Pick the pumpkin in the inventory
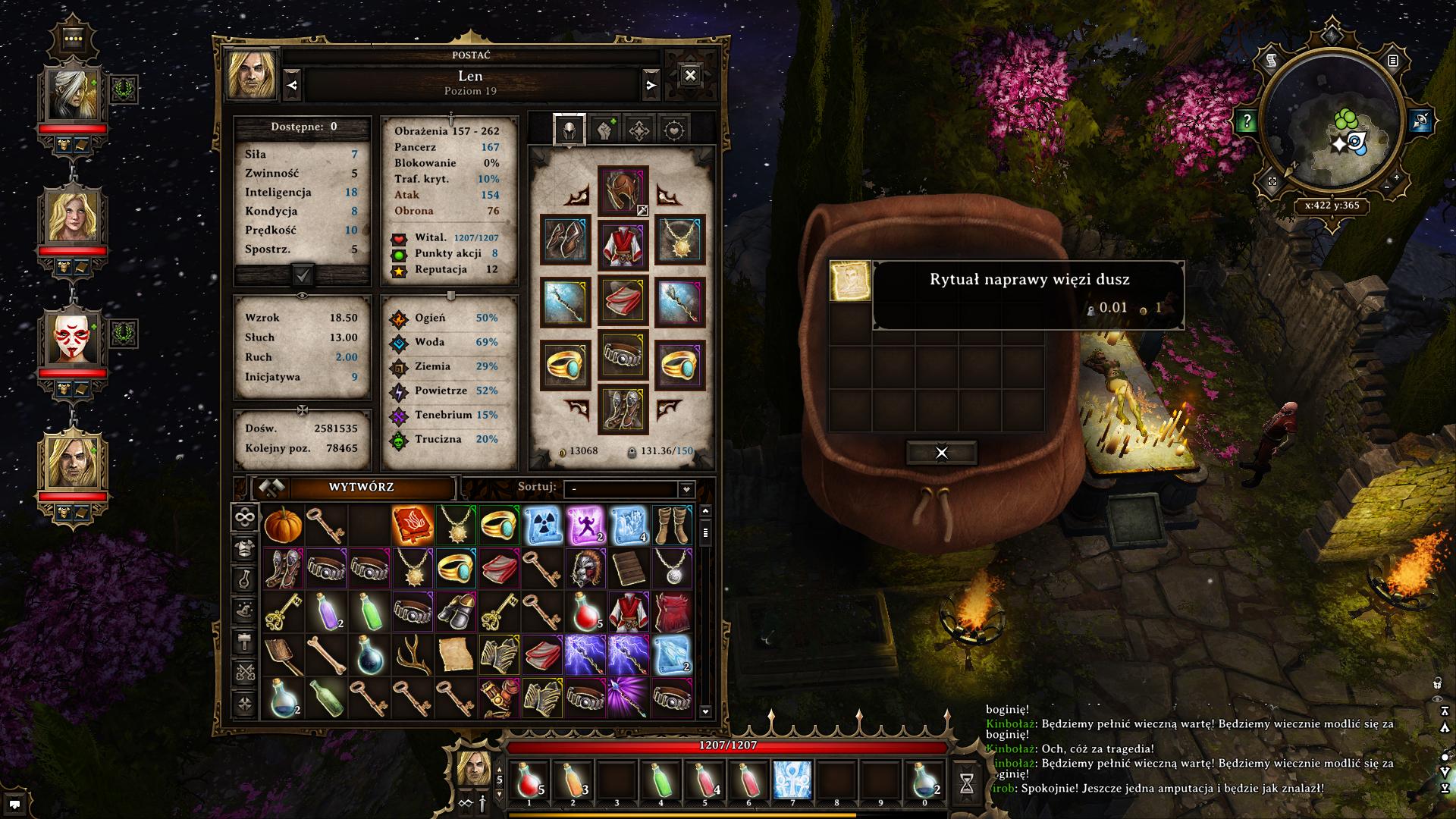Screen dimensions: 1456x819 [283, 525]
